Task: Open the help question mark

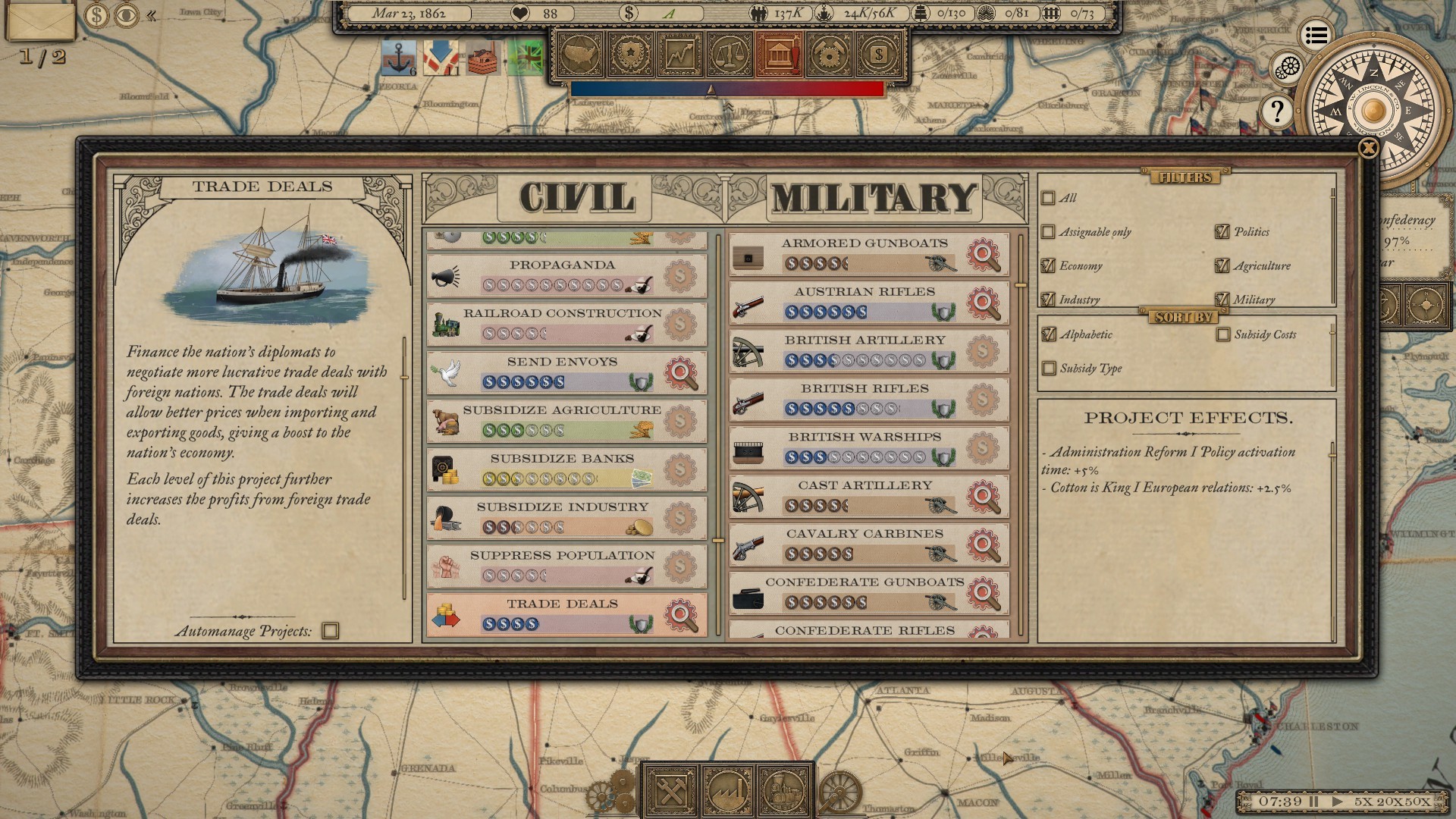Action: [1278, 111]
